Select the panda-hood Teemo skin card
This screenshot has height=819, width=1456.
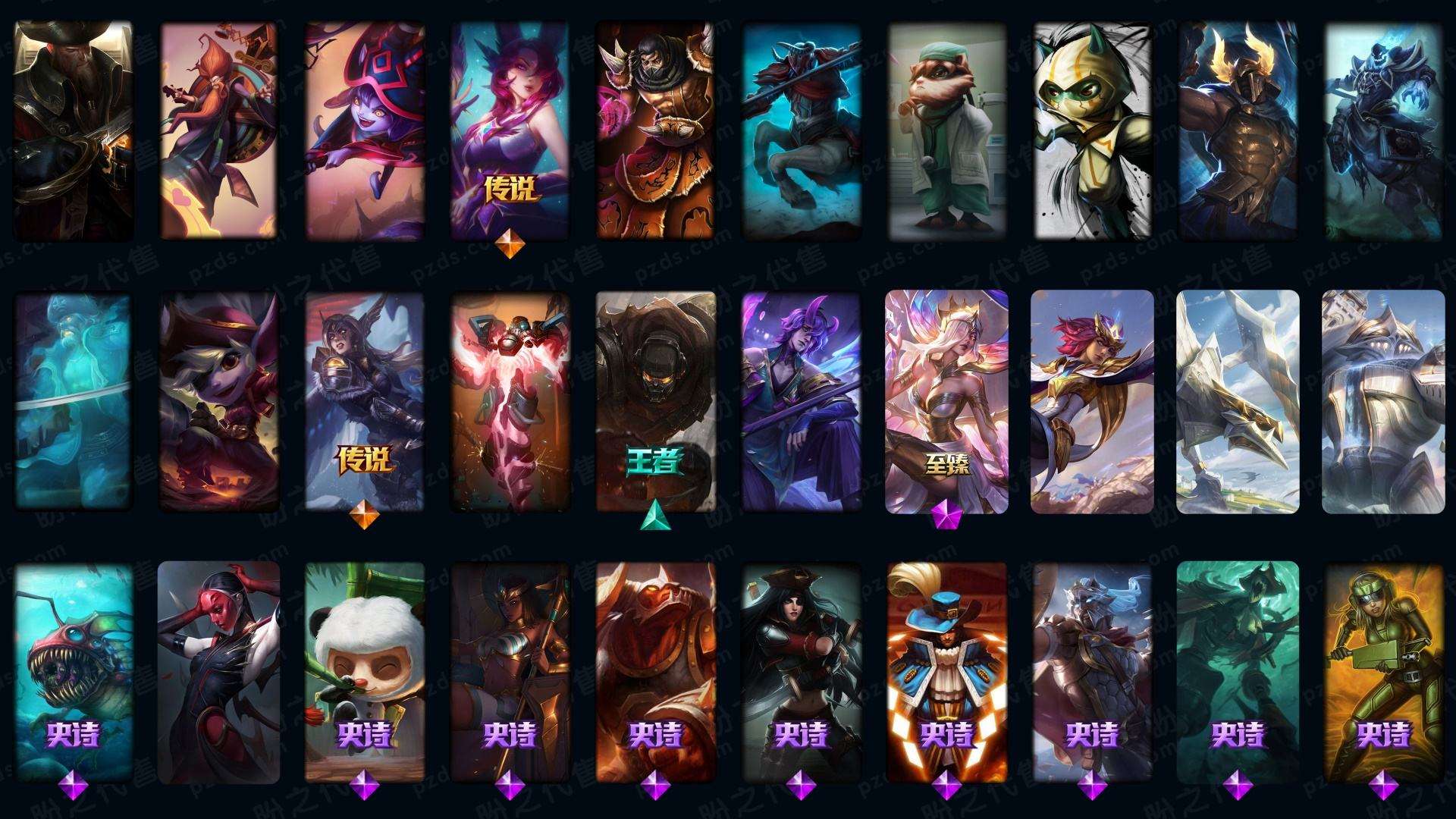coord(365,671)
